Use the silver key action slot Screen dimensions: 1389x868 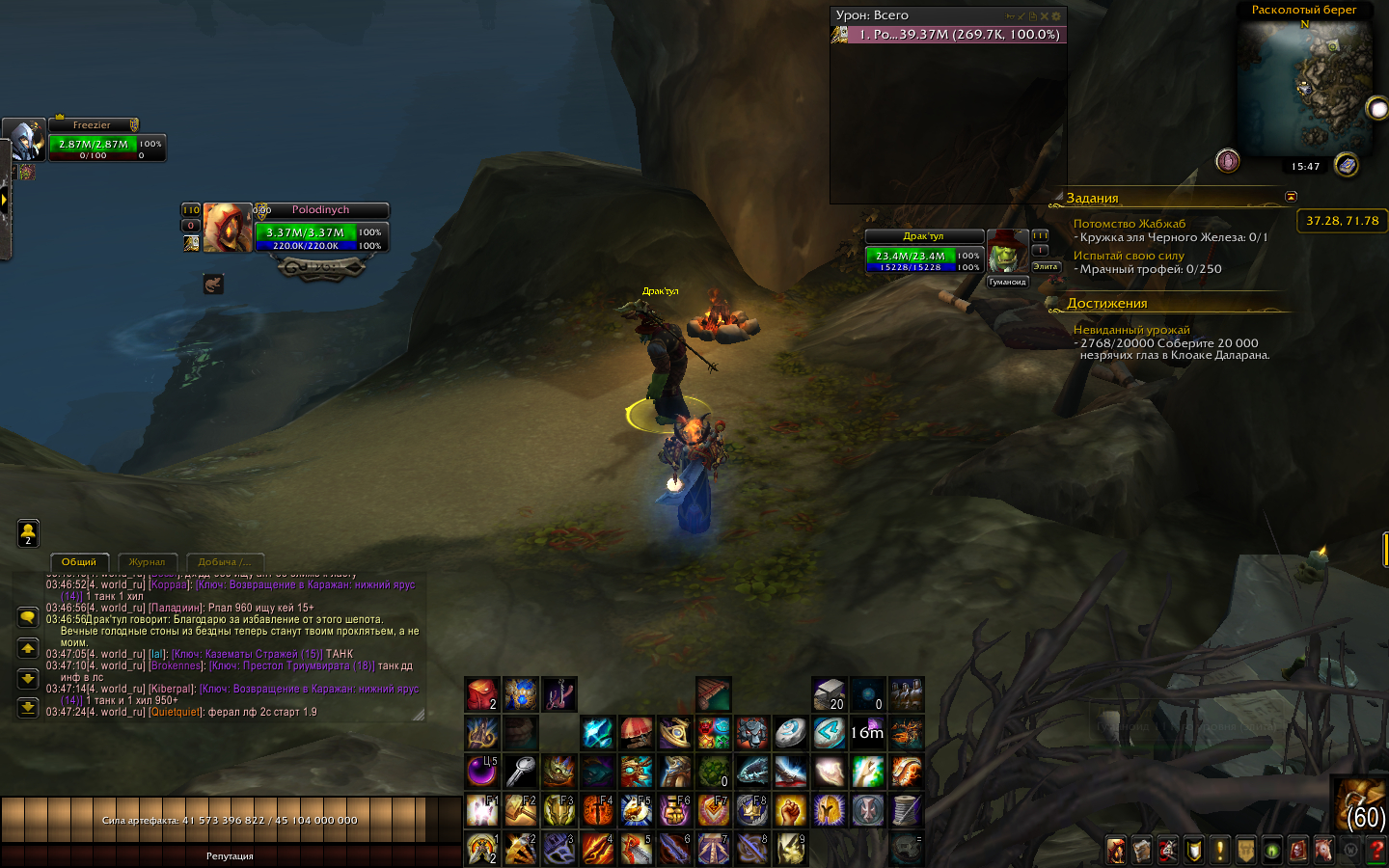[x=520, y=772]
